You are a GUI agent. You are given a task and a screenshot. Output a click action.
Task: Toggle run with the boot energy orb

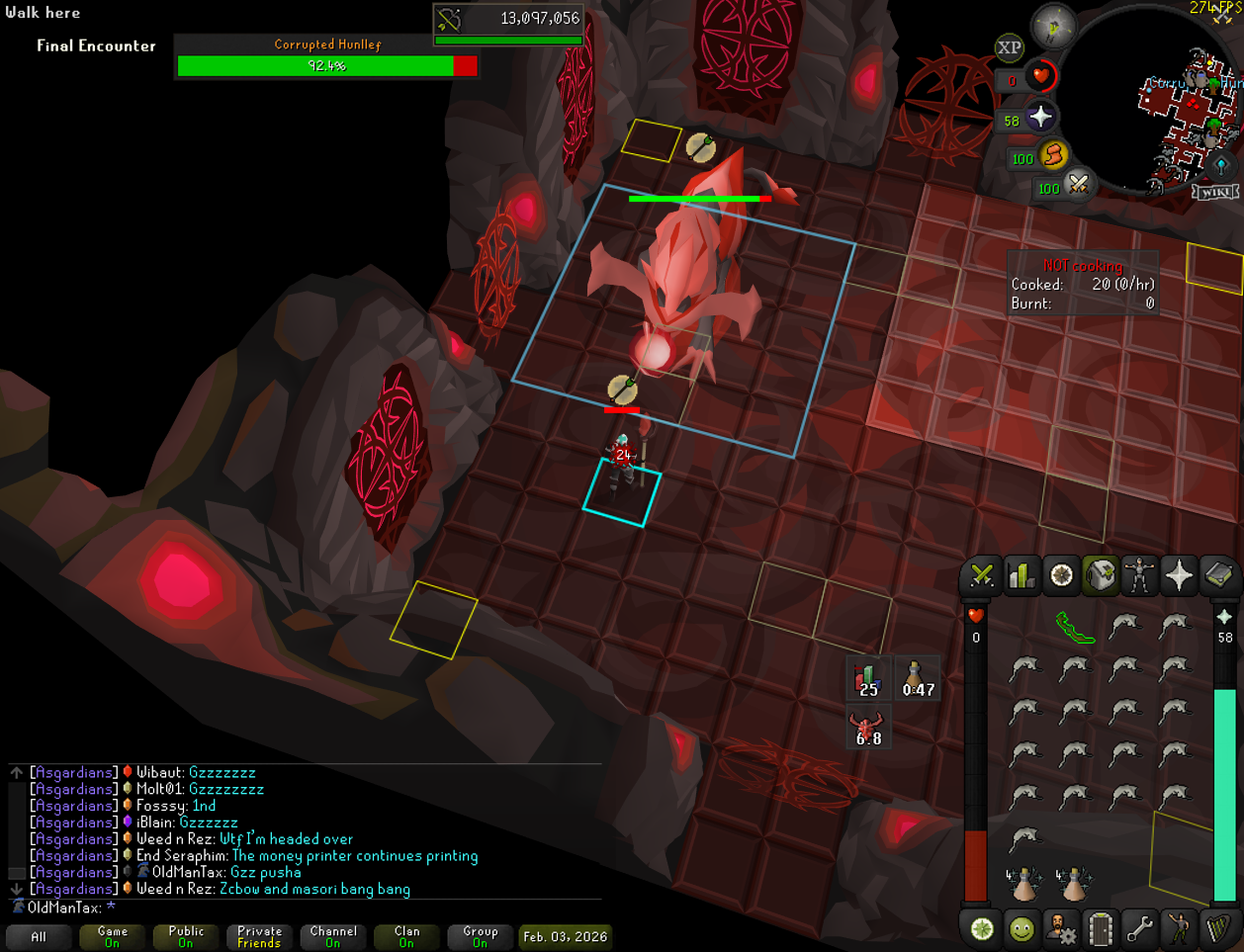(x=1054, y=155)
